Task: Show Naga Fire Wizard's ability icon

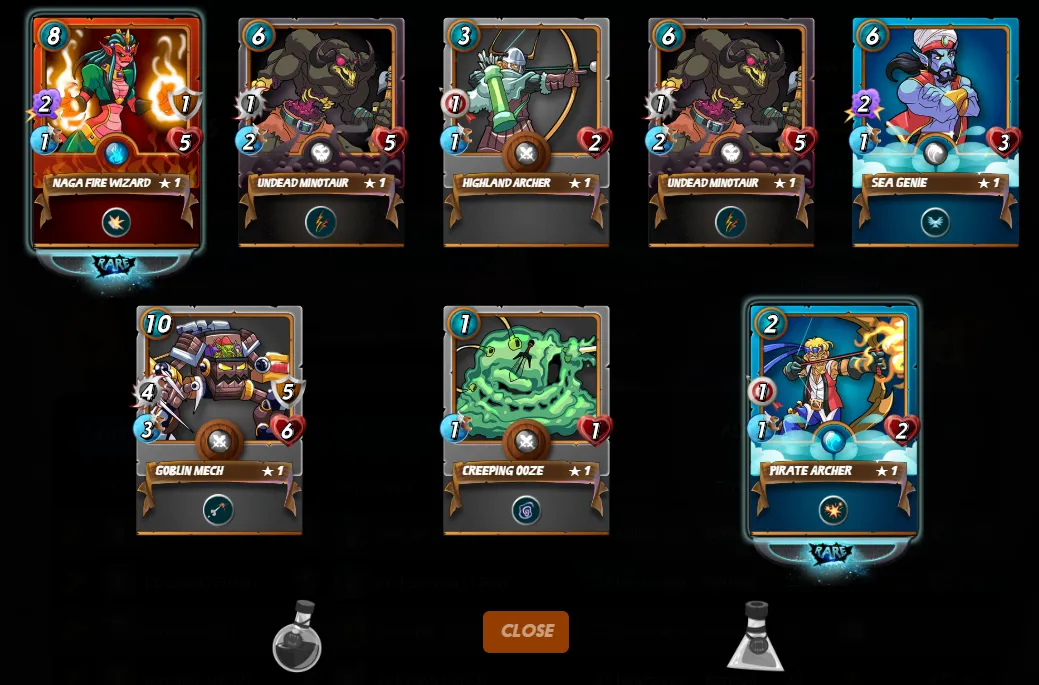Action: pos(116,222)
